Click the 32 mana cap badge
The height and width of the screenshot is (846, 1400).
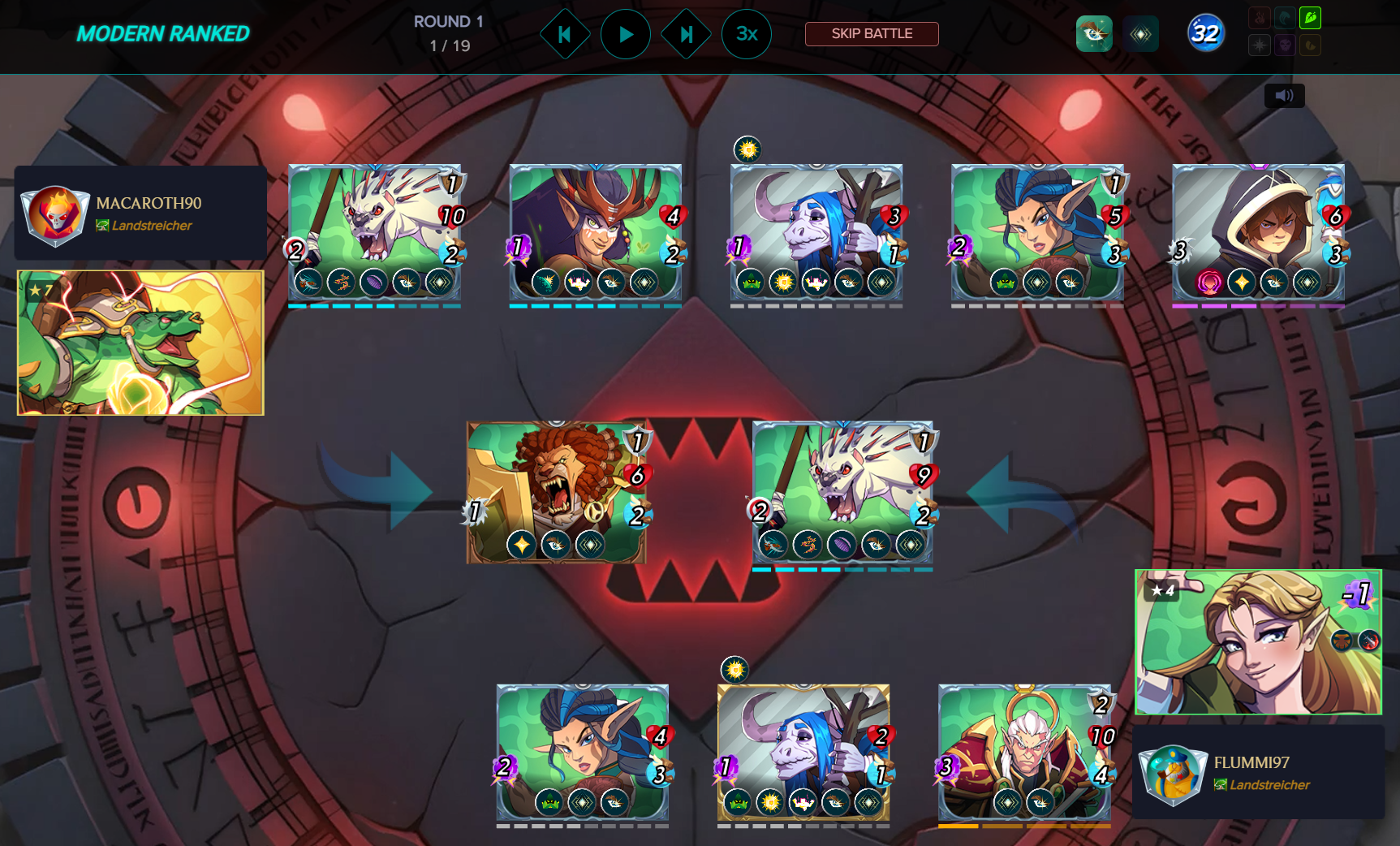click(x=1205, y=34)
